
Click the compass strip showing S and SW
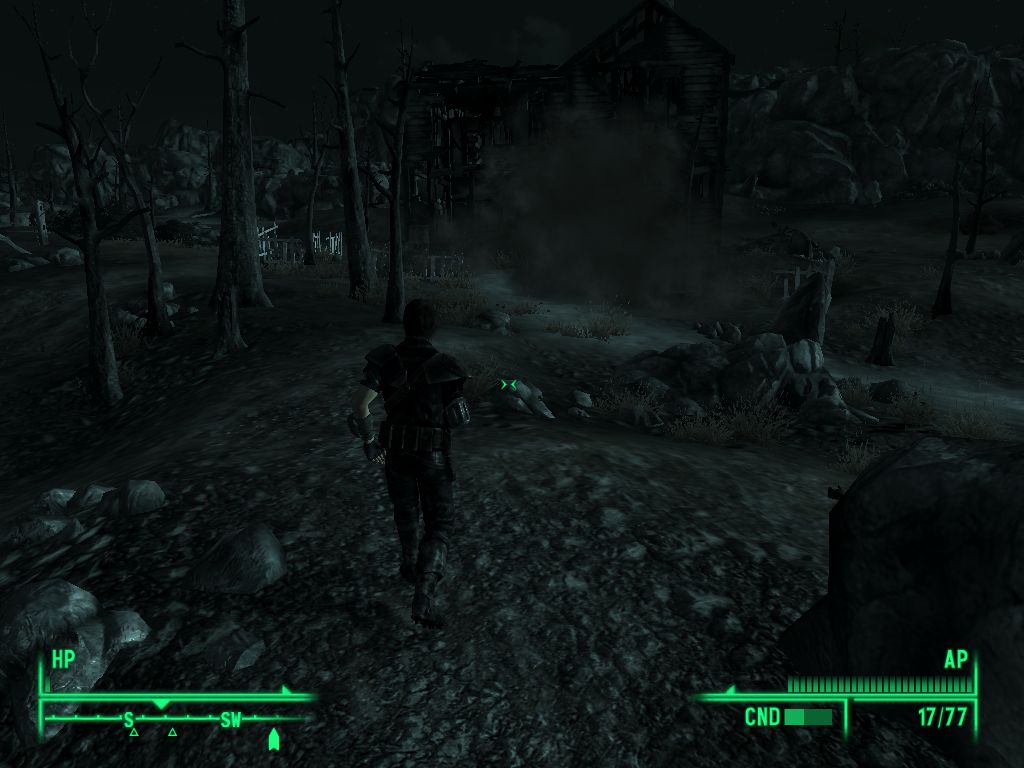[x=180, y=719]
